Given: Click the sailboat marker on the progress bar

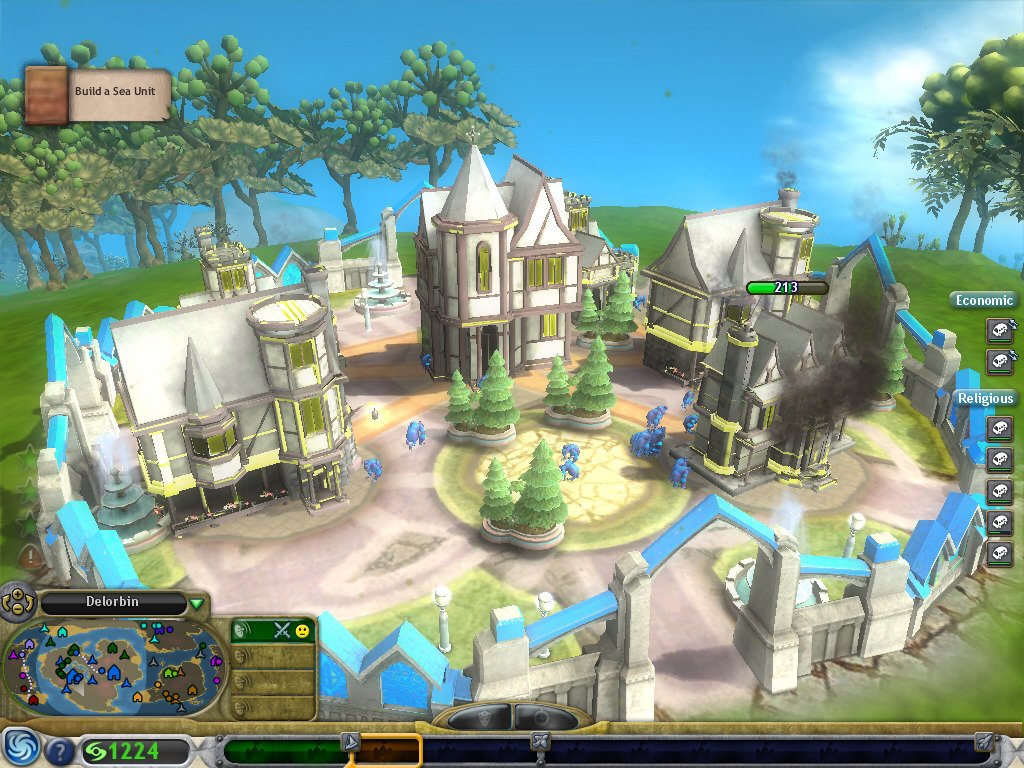Looking at the screenshot, I should click(x=350, y=741).
